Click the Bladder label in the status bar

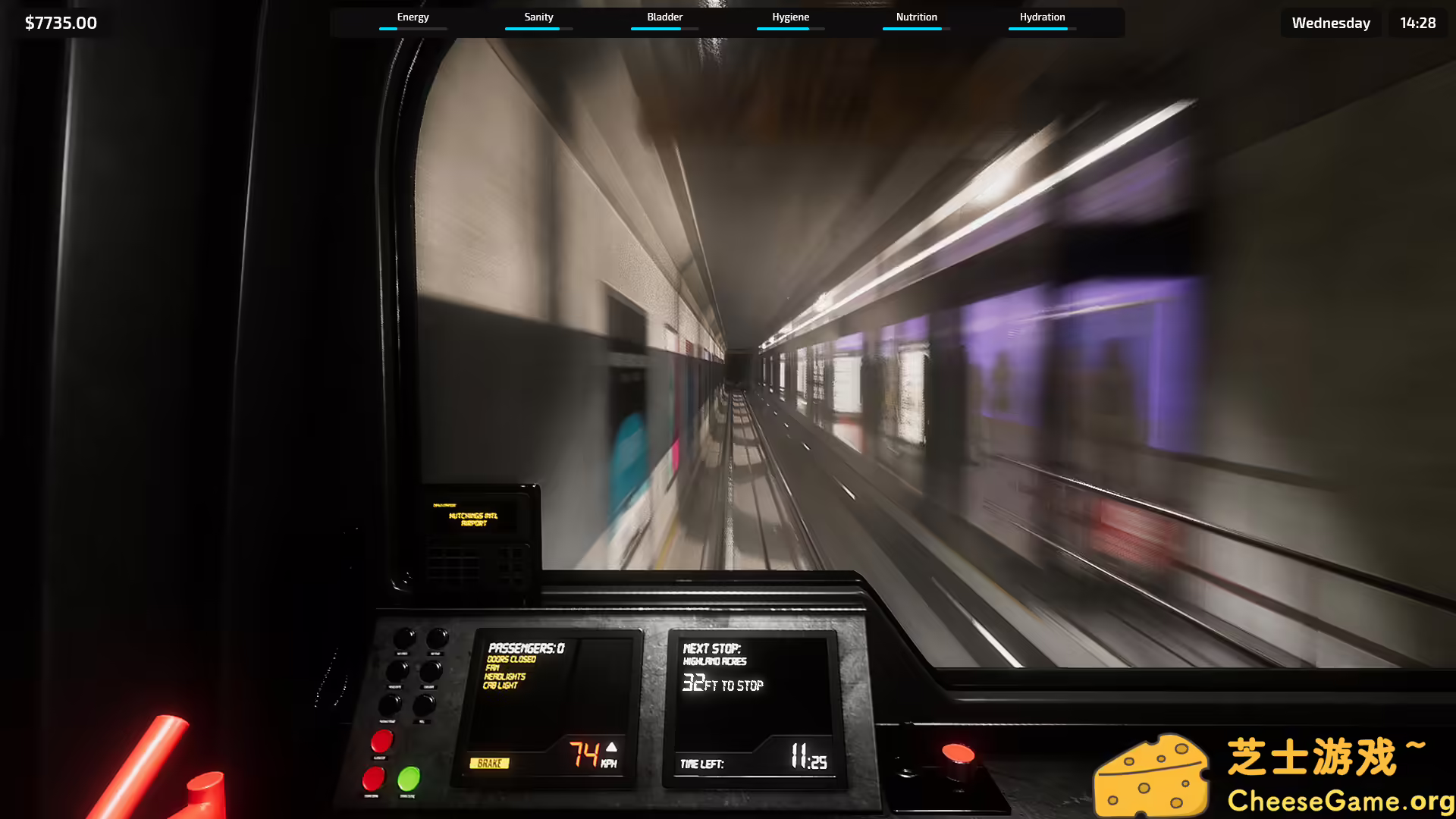(x=664, y=16)
